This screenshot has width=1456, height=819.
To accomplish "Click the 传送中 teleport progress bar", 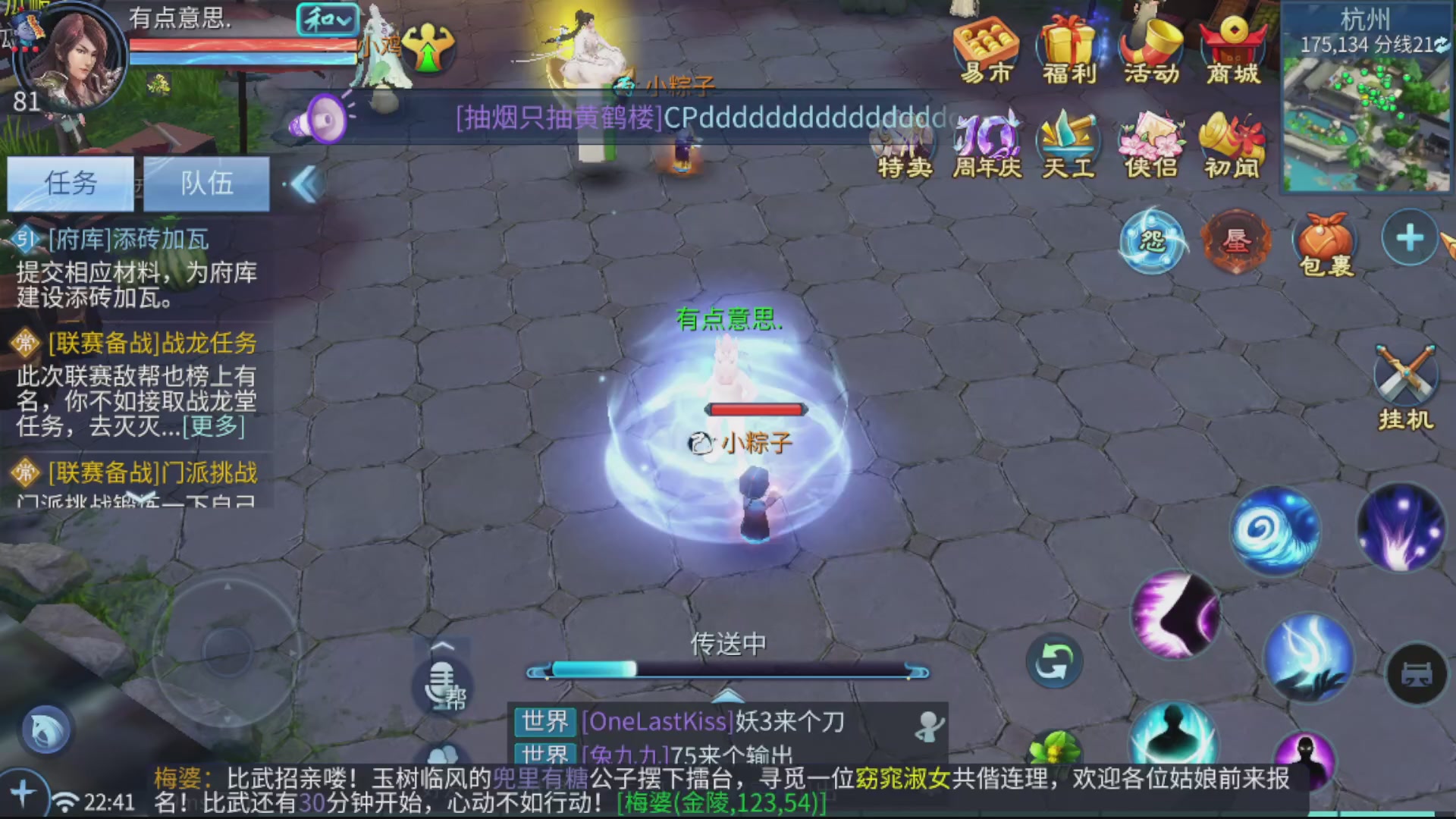I will pyautogui.click(x=730, y=669).
